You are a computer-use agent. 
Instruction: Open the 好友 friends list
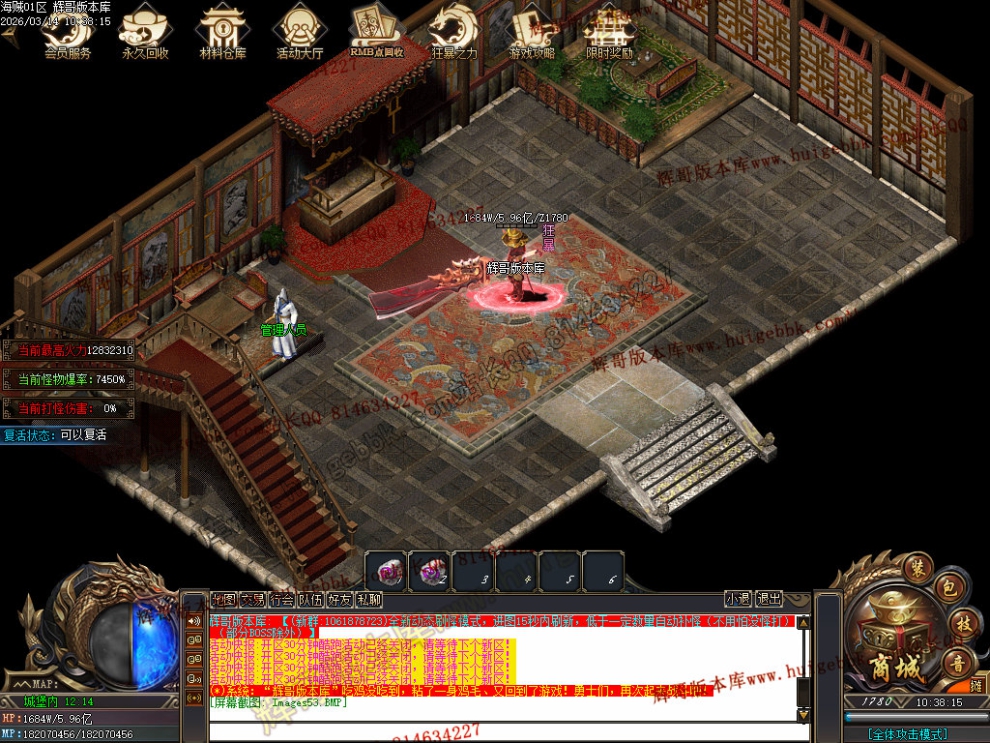click(x=340, y=600)
